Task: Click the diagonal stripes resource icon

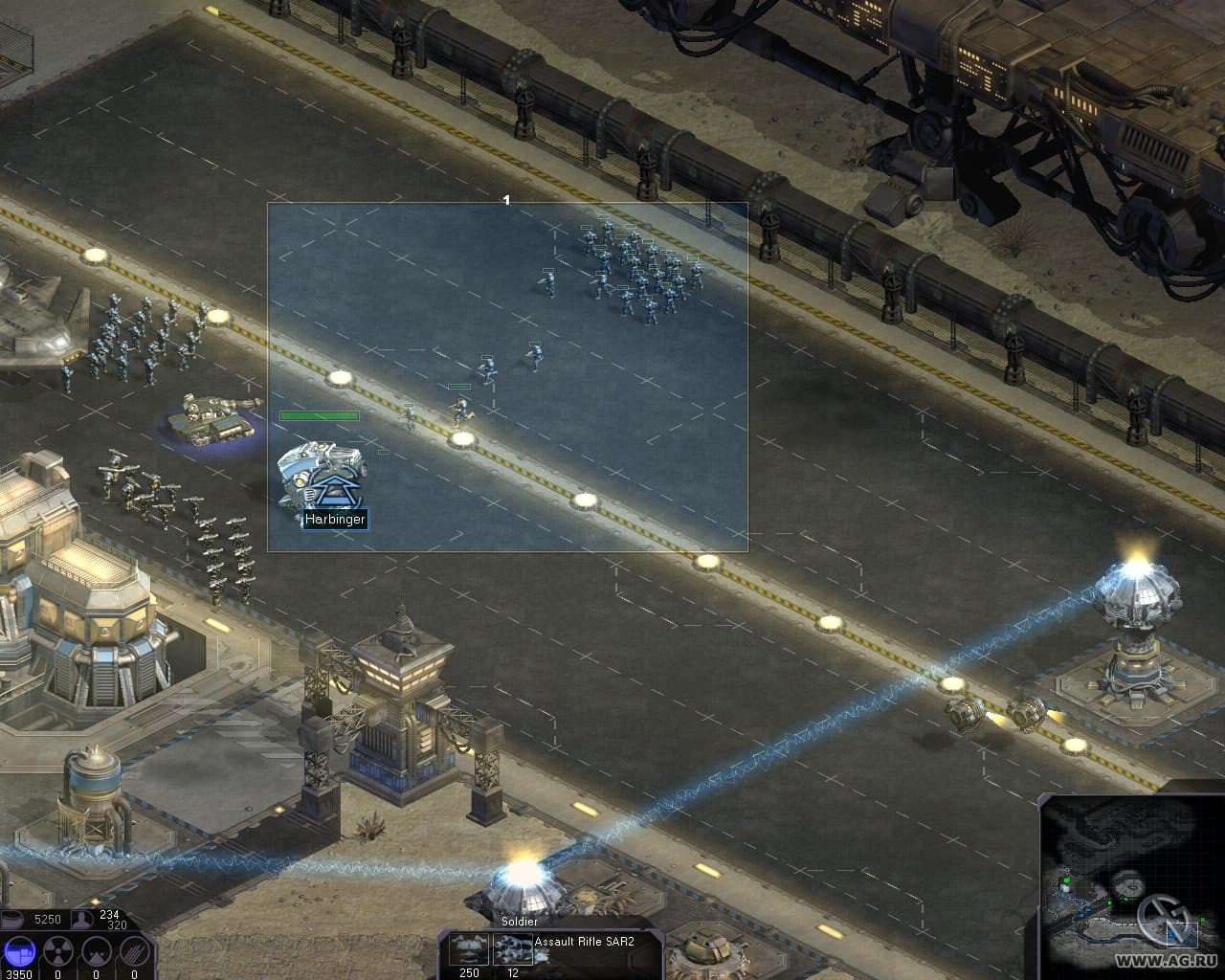Action: (x=134, y=951)
